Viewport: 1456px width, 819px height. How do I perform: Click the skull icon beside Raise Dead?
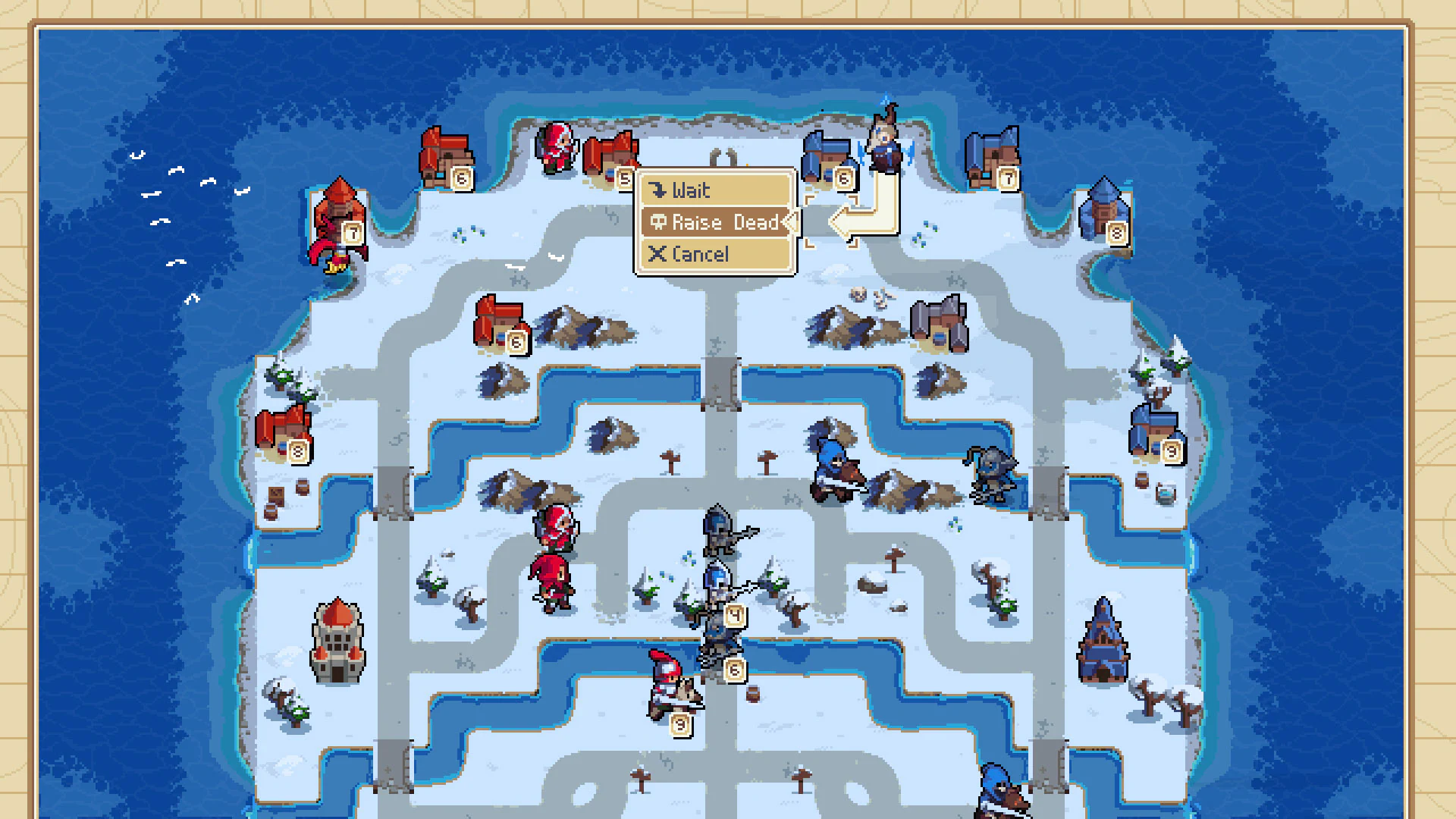pyautogui.click(x=658, y=222)
